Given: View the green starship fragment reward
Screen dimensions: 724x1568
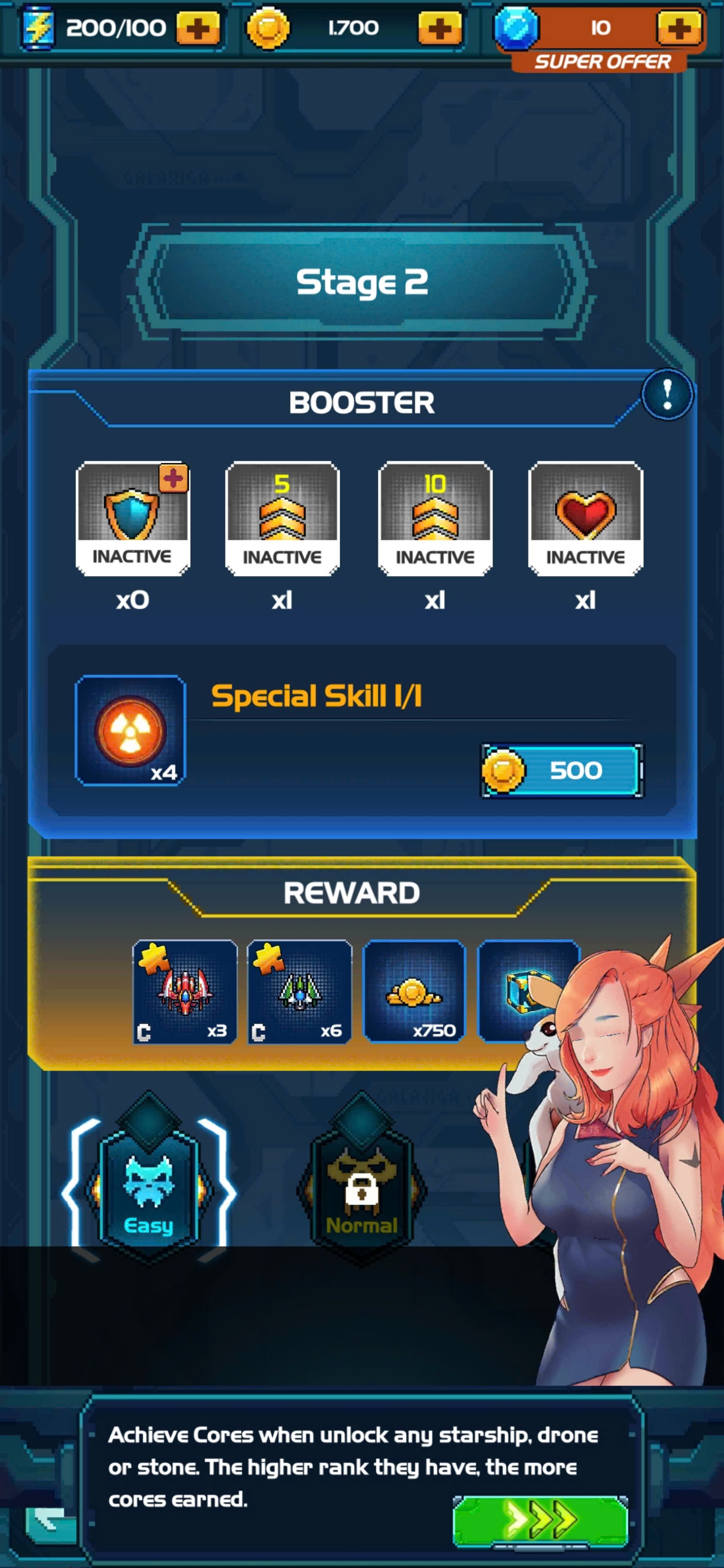Looking at the screenshot, I should [299, 992].
